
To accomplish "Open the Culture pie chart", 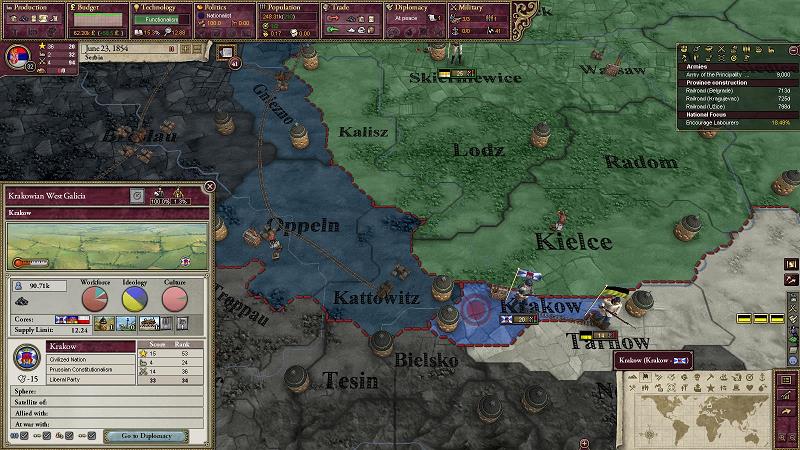I will (175, 298).
